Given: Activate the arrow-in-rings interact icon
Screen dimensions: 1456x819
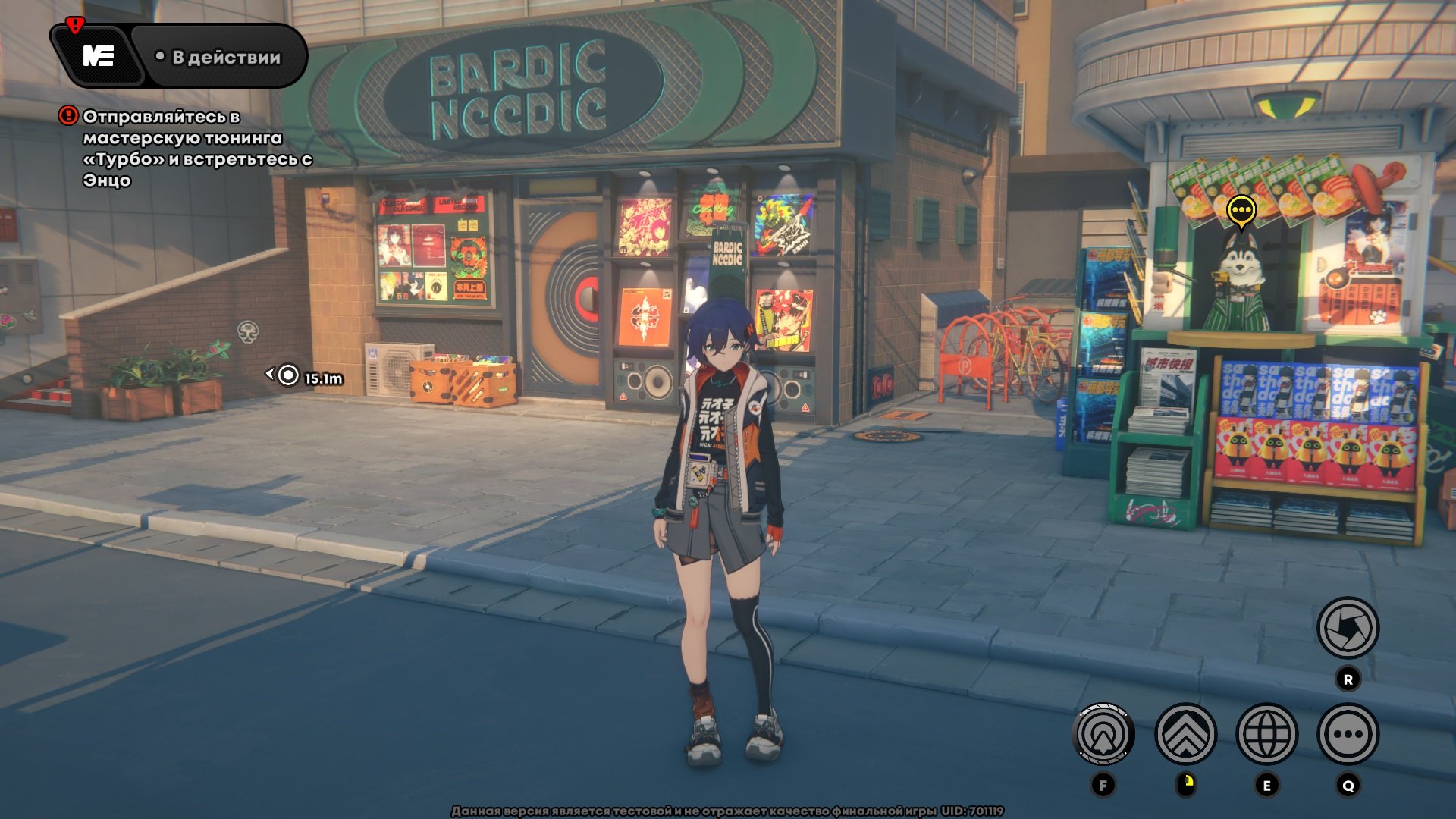Looking at the screenshot, I should coord(1103,734).
